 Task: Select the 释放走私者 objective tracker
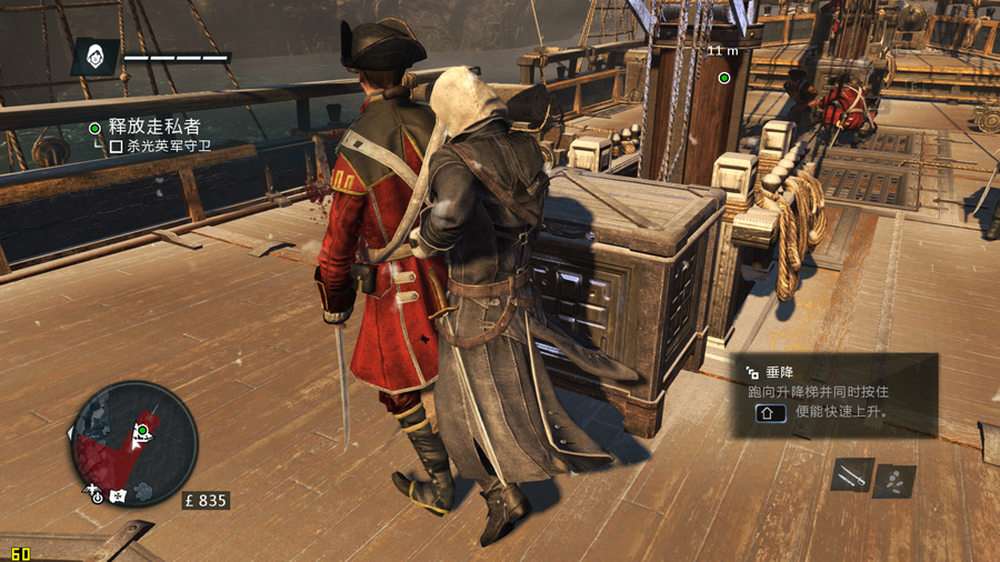point(153,127)
